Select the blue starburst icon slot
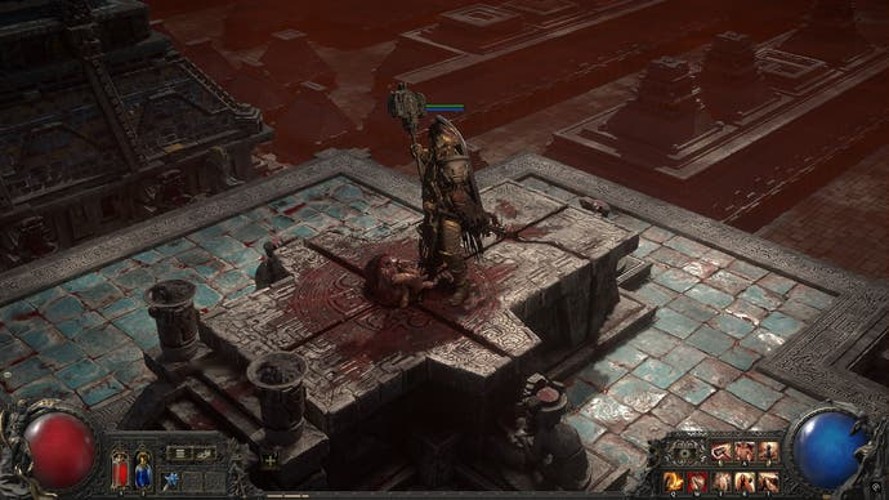The height and width of the screenshot is (500, 889). [x=172, y=482]
